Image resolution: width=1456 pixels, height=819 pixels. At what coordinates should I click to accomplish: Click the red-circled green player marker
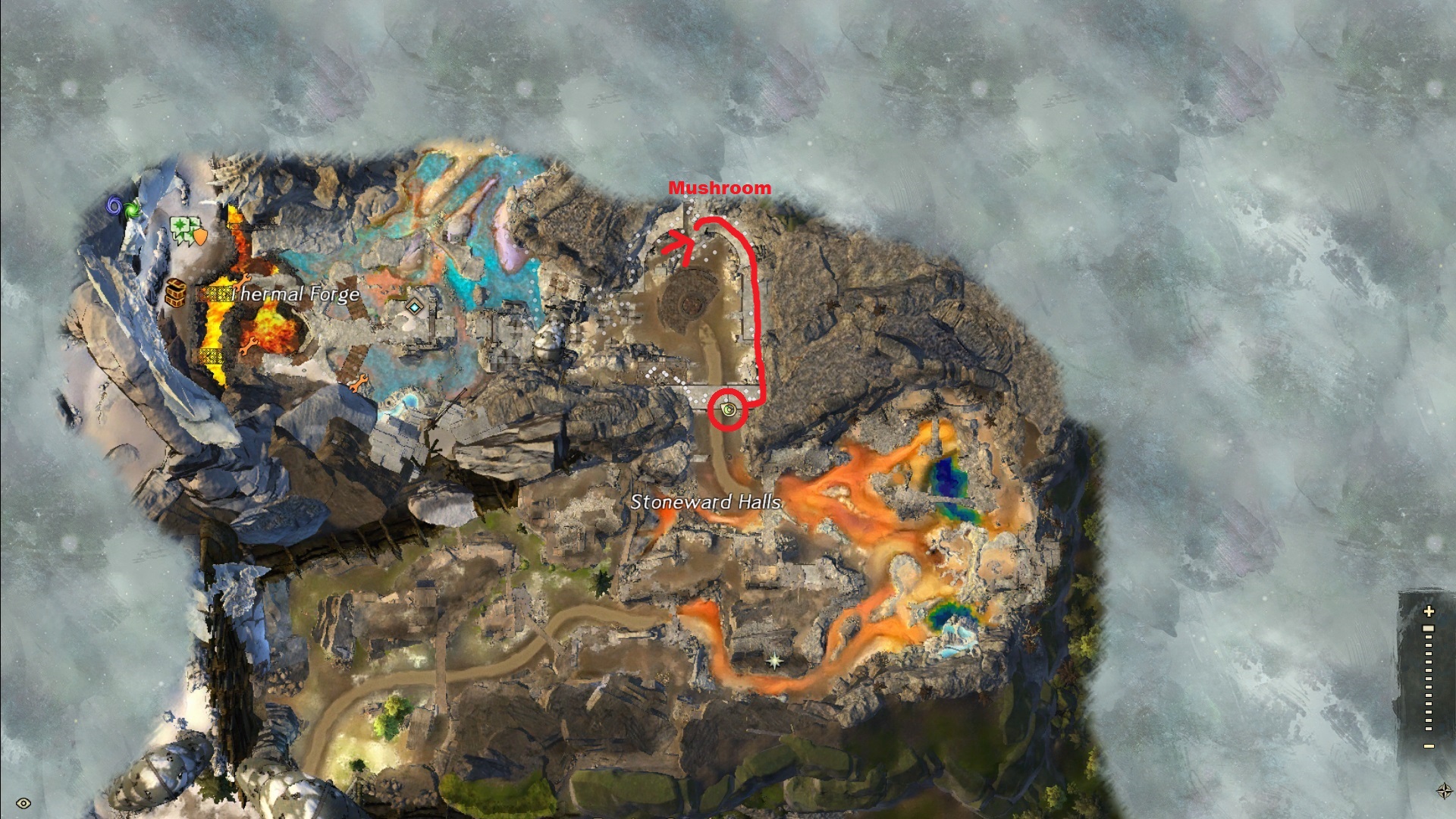click(x=729, y=410)
